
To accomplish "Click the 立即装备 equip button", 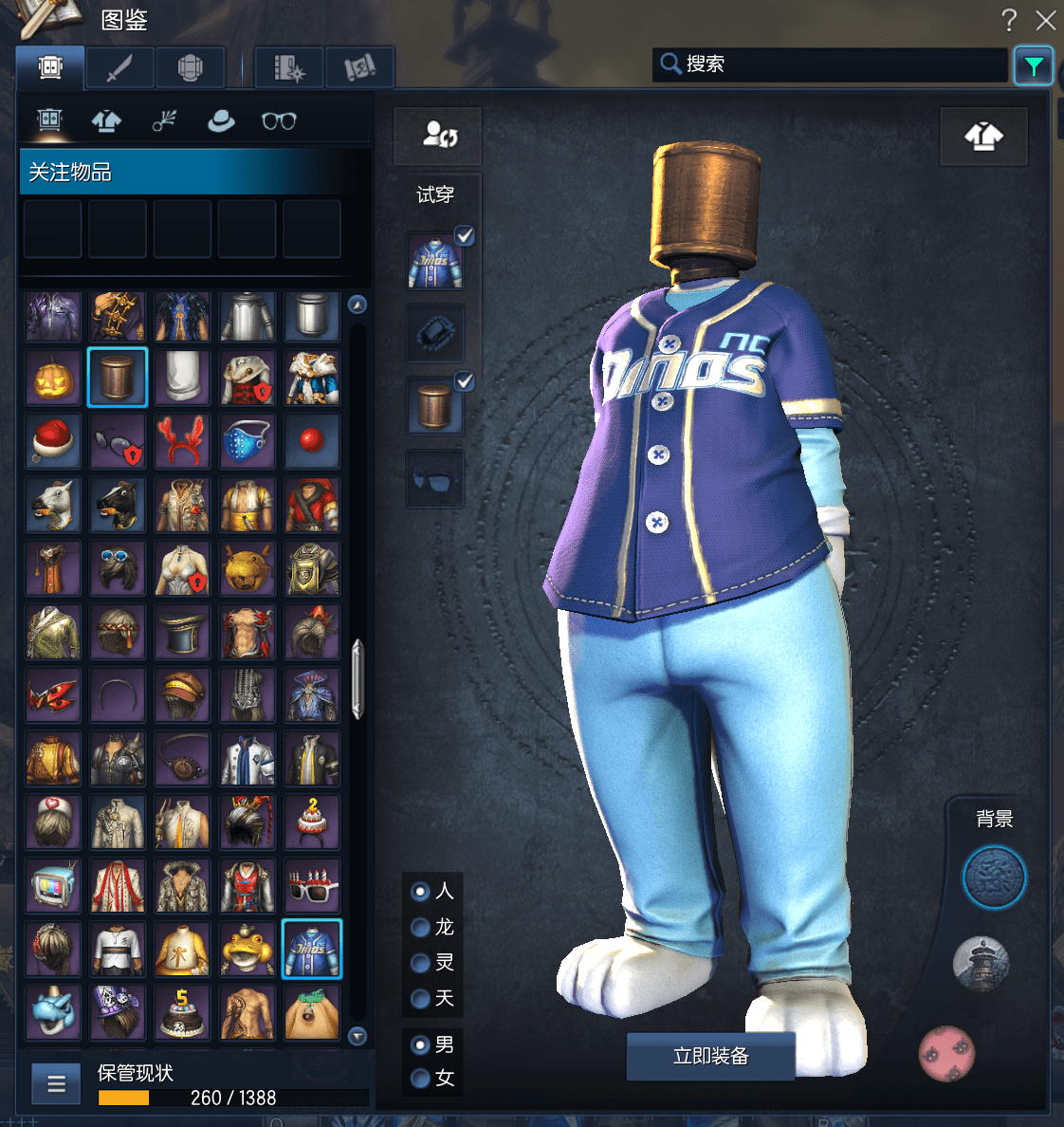I will pos(710,1056).
